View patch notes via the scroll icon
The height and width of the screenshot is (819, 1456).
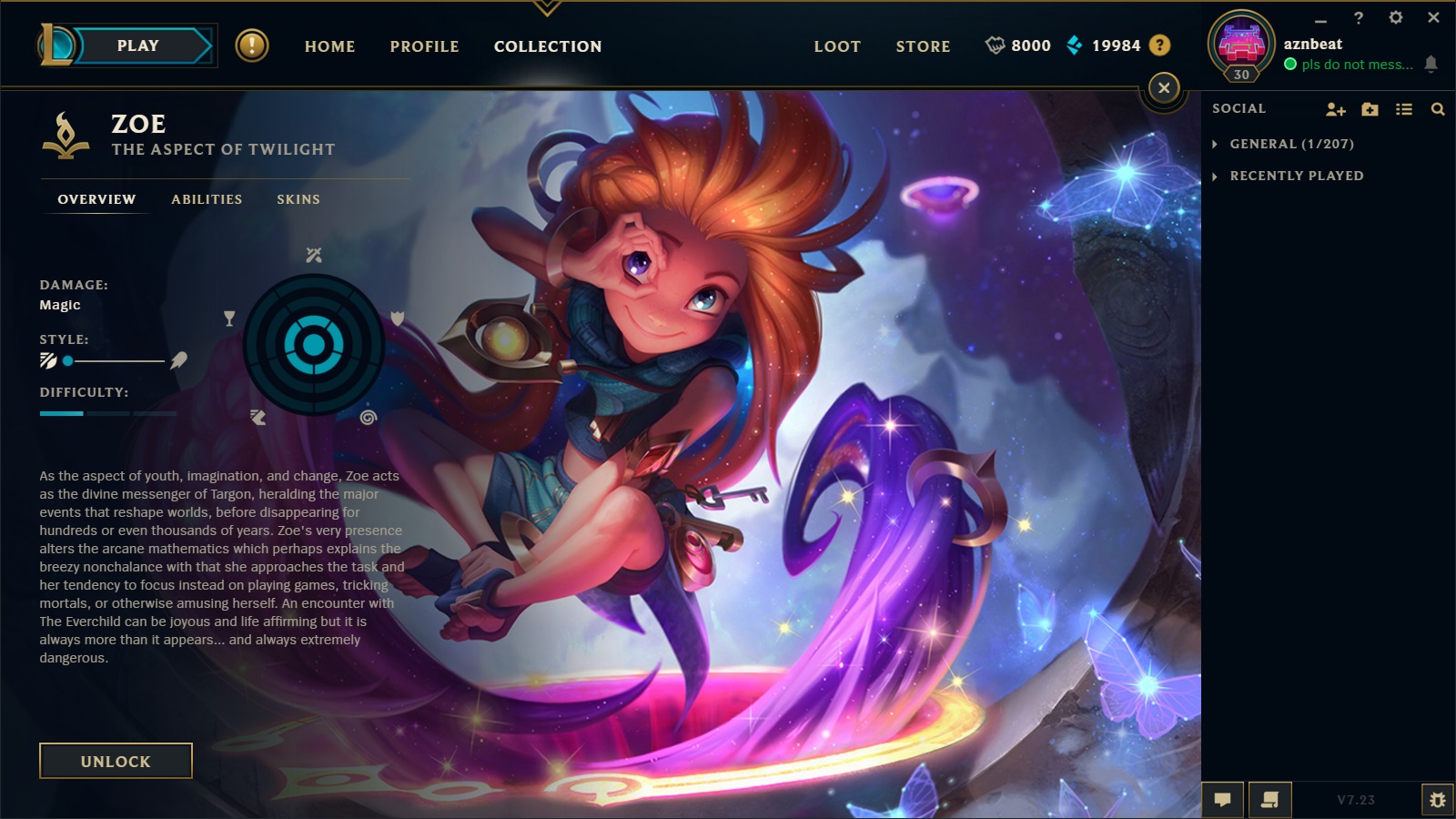pyautogui.click(x=1269, y=800)
